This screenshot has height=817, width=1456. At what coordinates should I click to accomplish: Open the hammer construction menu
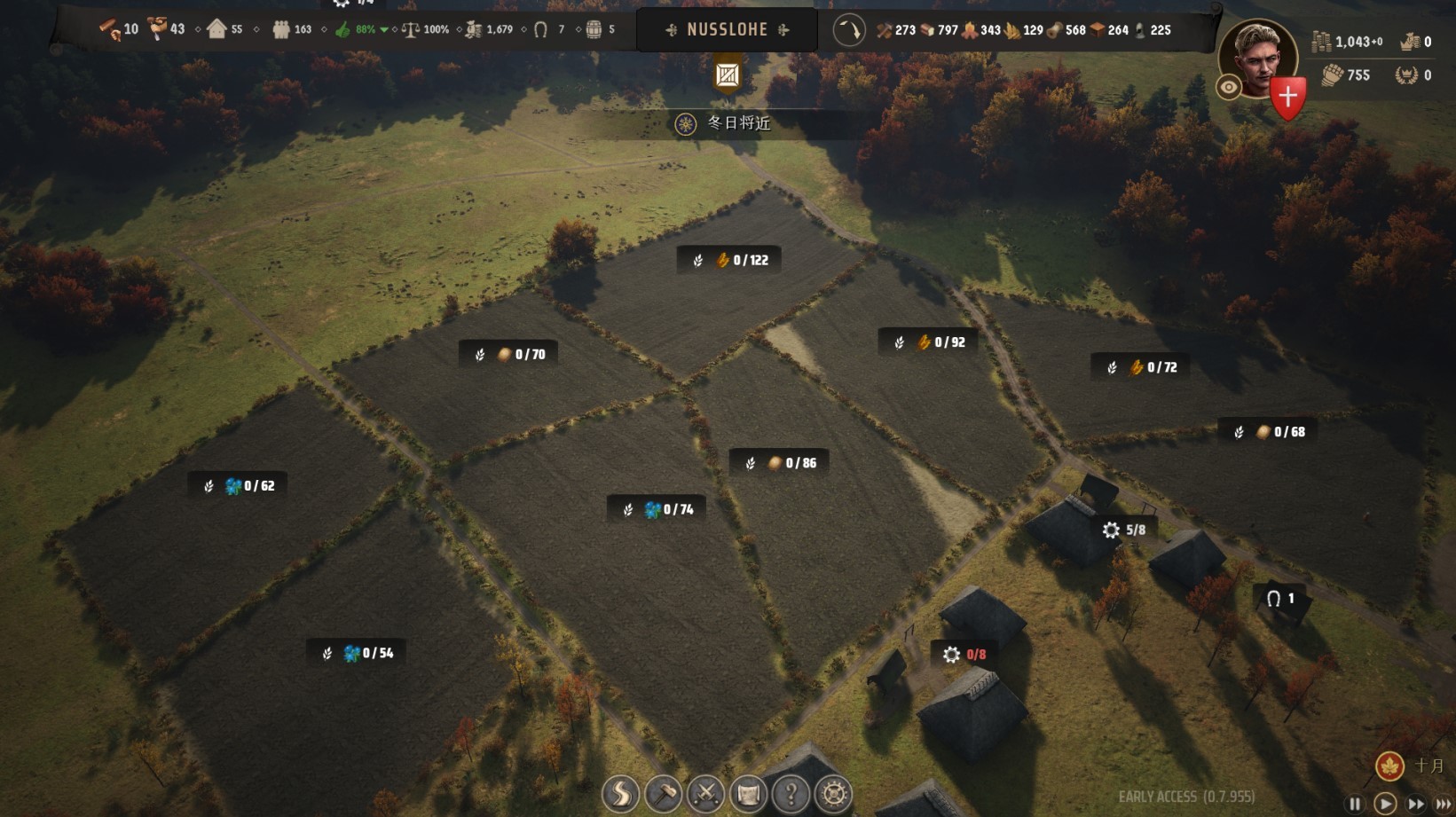tap(663, 794)
